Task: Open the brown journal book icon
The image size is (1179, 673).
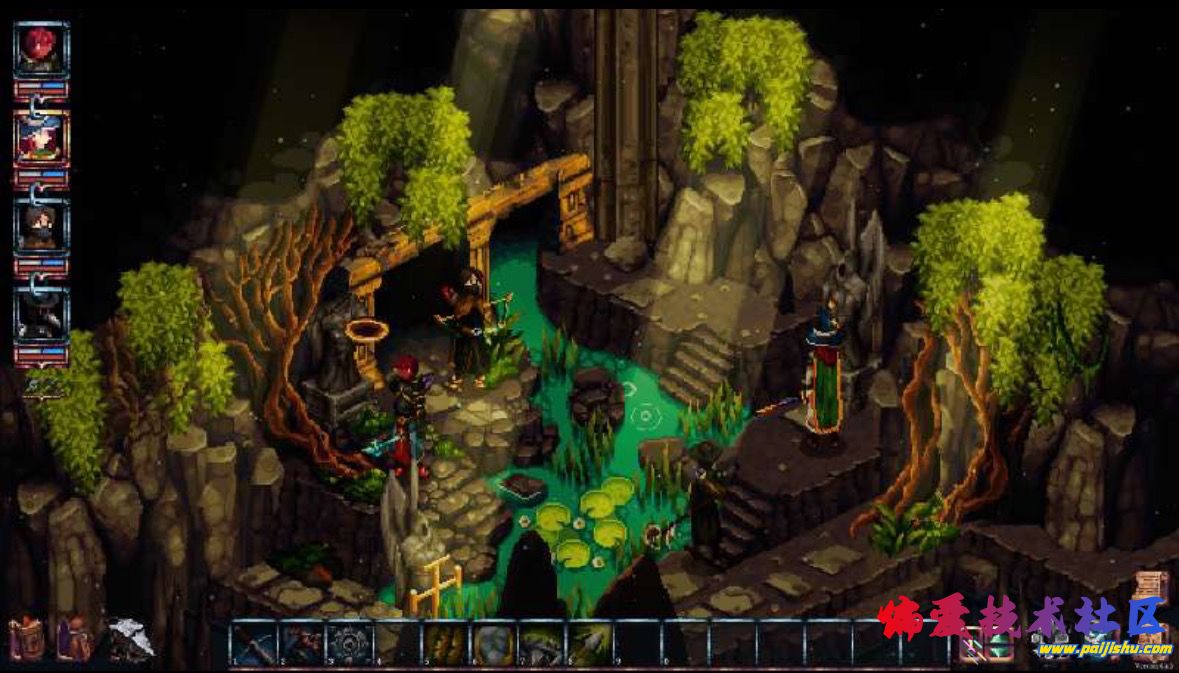Action: (26, 638)
